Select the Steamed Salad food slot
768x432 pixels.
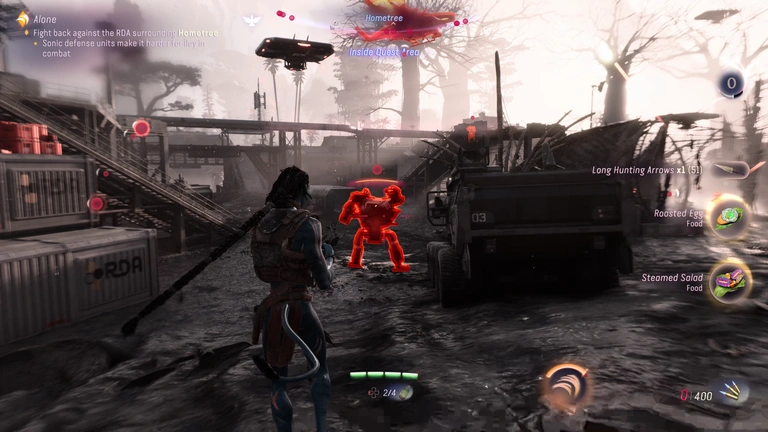[x=729, y=281]
